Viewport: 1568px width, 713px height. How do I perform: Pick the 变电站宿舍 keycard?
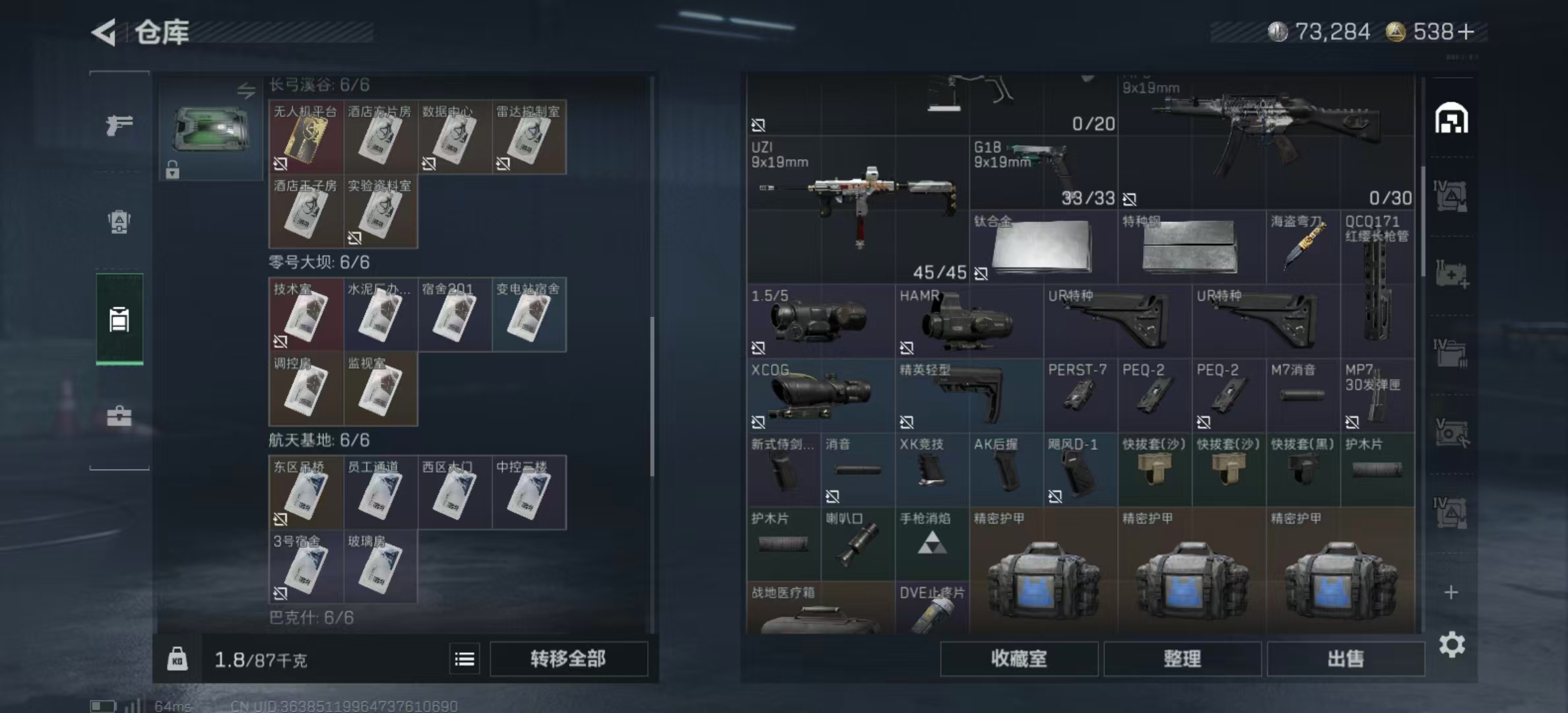tap(529, 315)
